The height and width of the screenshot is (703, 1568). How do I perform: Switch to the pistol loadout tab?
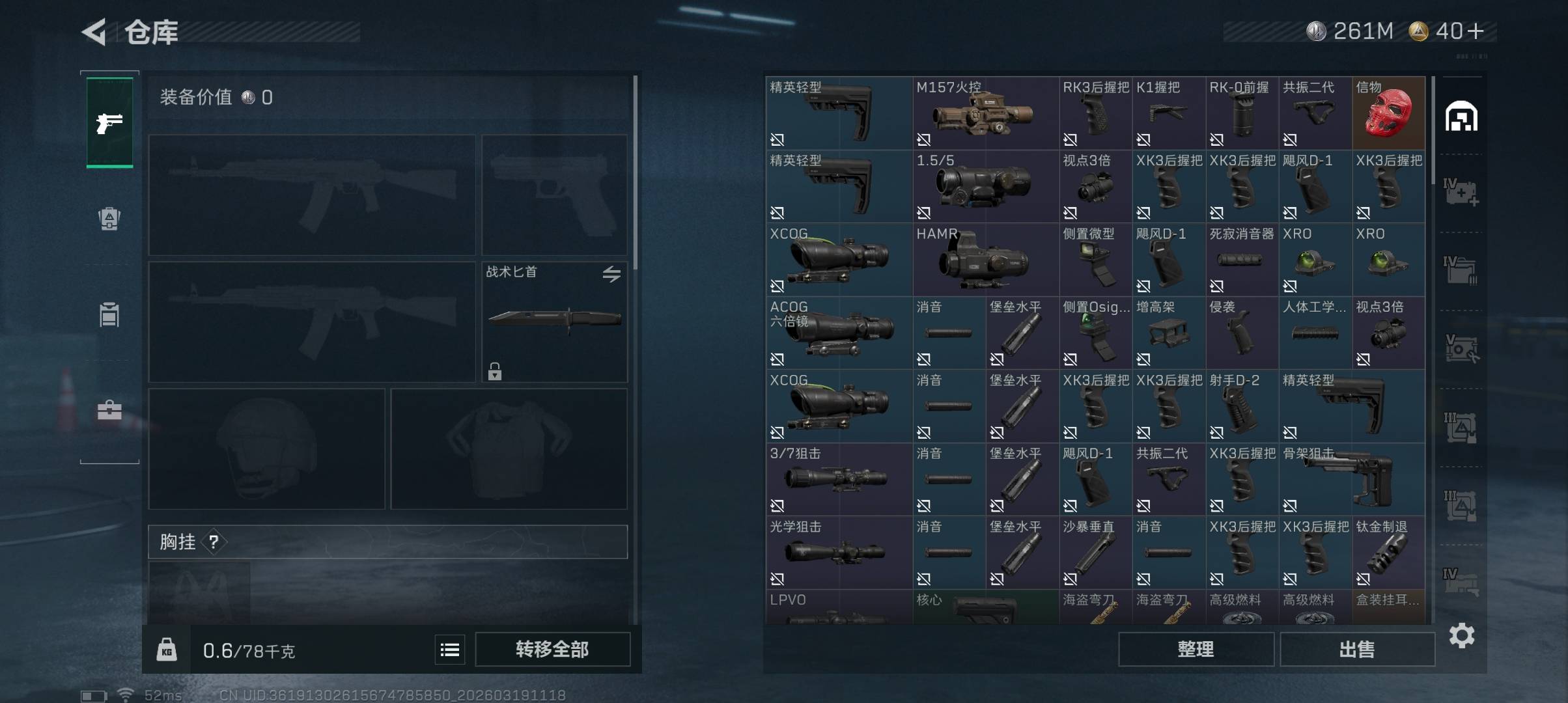pos(109,122)
